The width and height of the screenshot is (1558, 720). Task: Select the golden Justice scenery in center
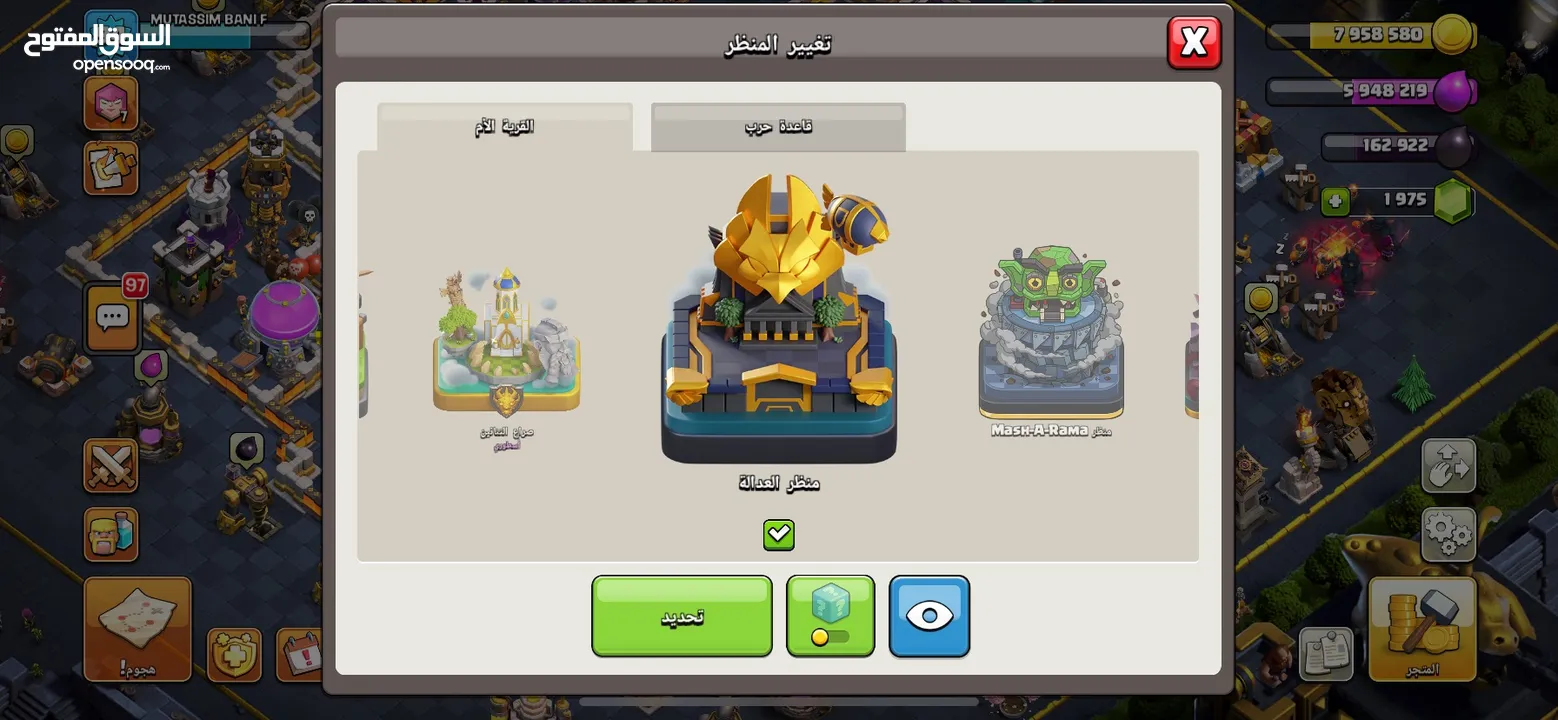[x=778, y=320]
